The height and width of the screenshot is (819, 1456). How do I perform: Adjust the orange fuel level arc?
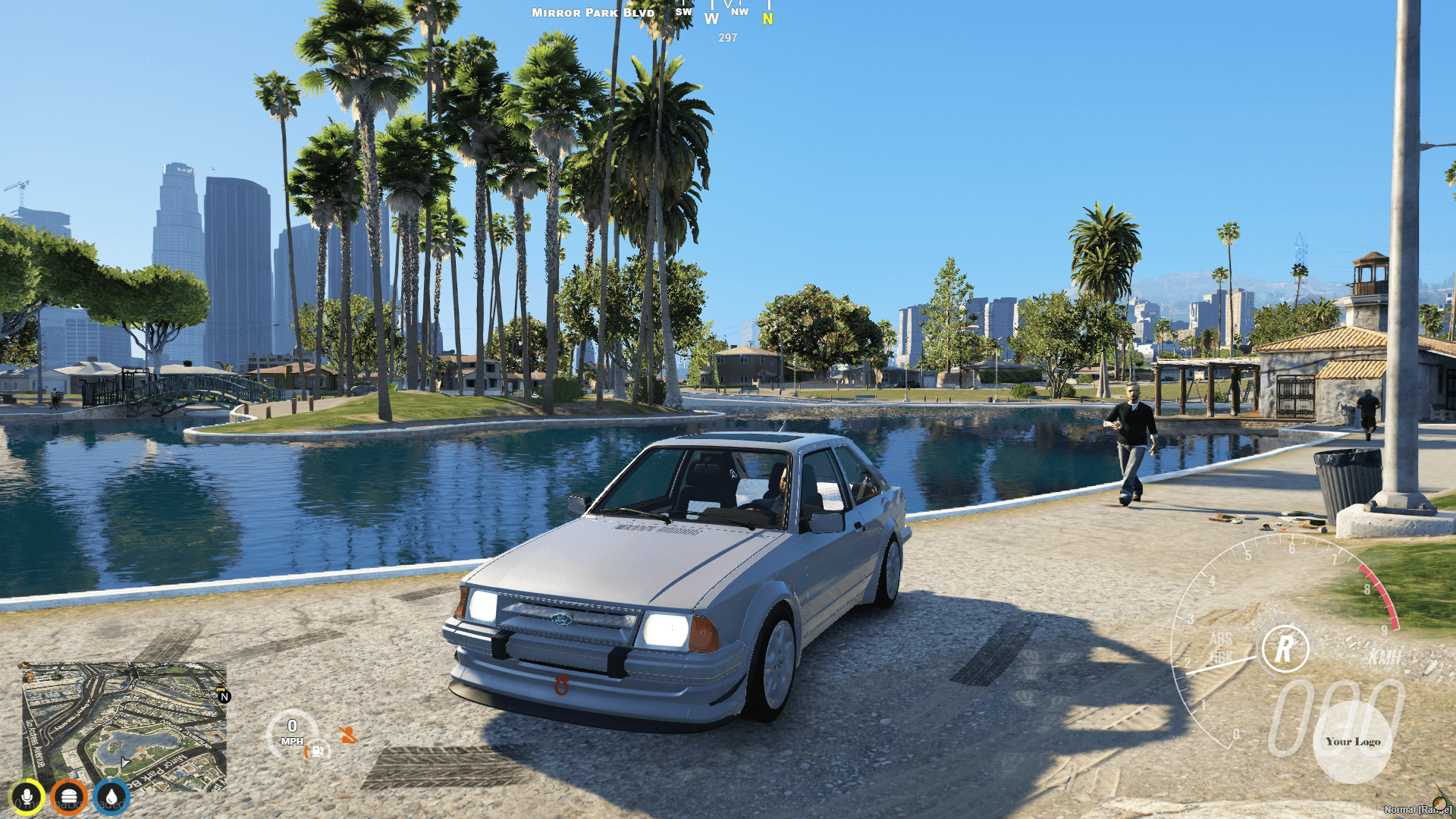pos(306,752)
